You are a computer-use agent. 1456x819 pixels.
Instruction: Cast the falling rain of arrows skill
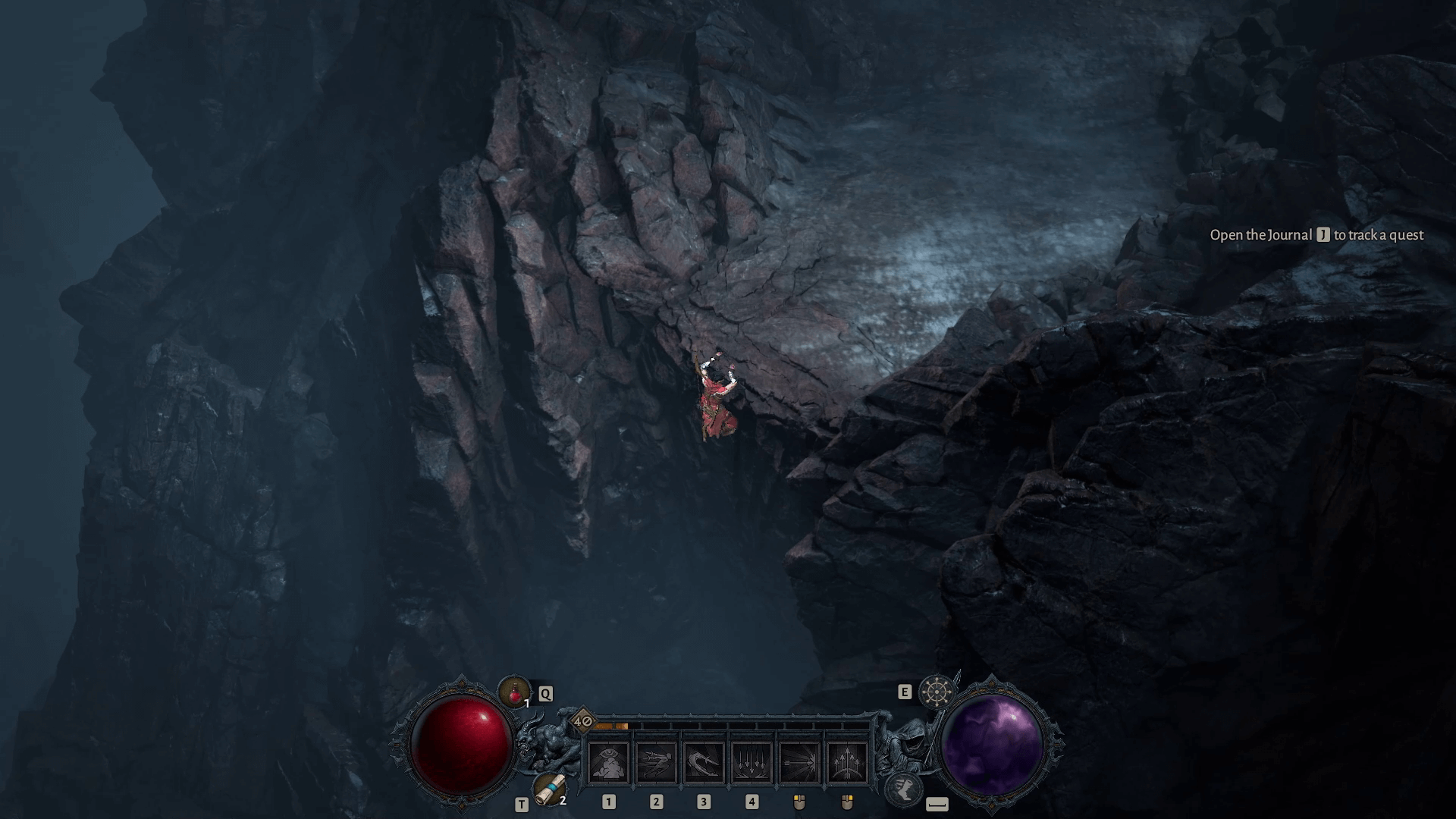point(752,761)
